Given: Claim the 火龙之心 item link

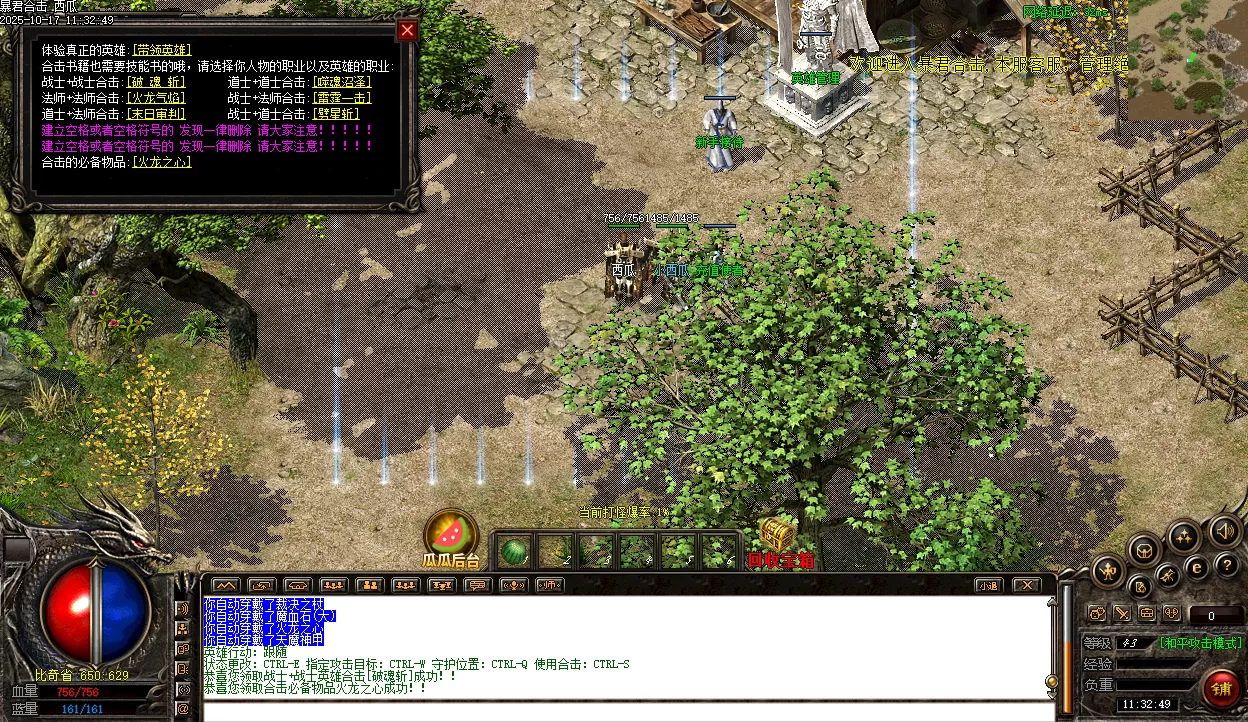Looking at the screenshot, I should [161, 162].
